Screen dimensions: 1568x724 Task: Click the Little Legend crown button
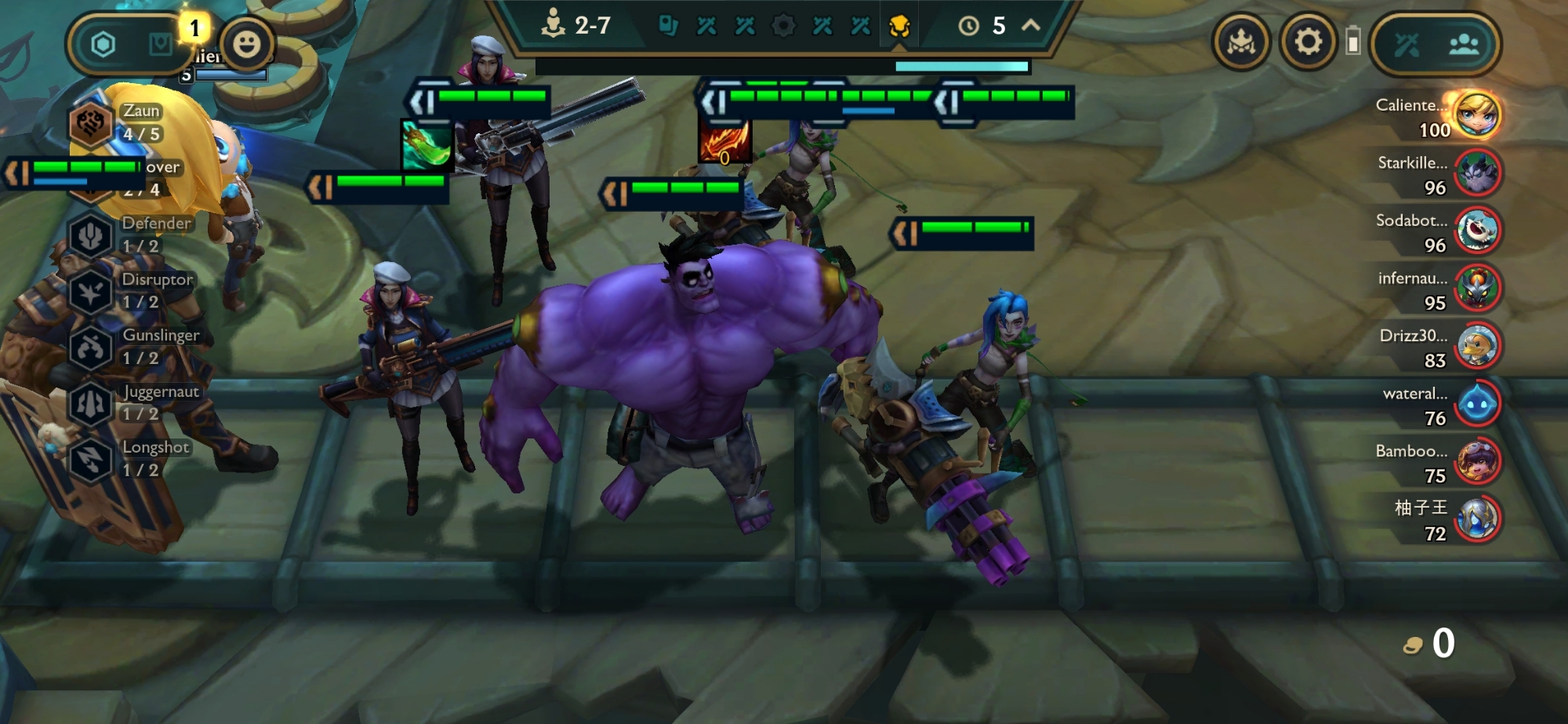point(1241,42)
